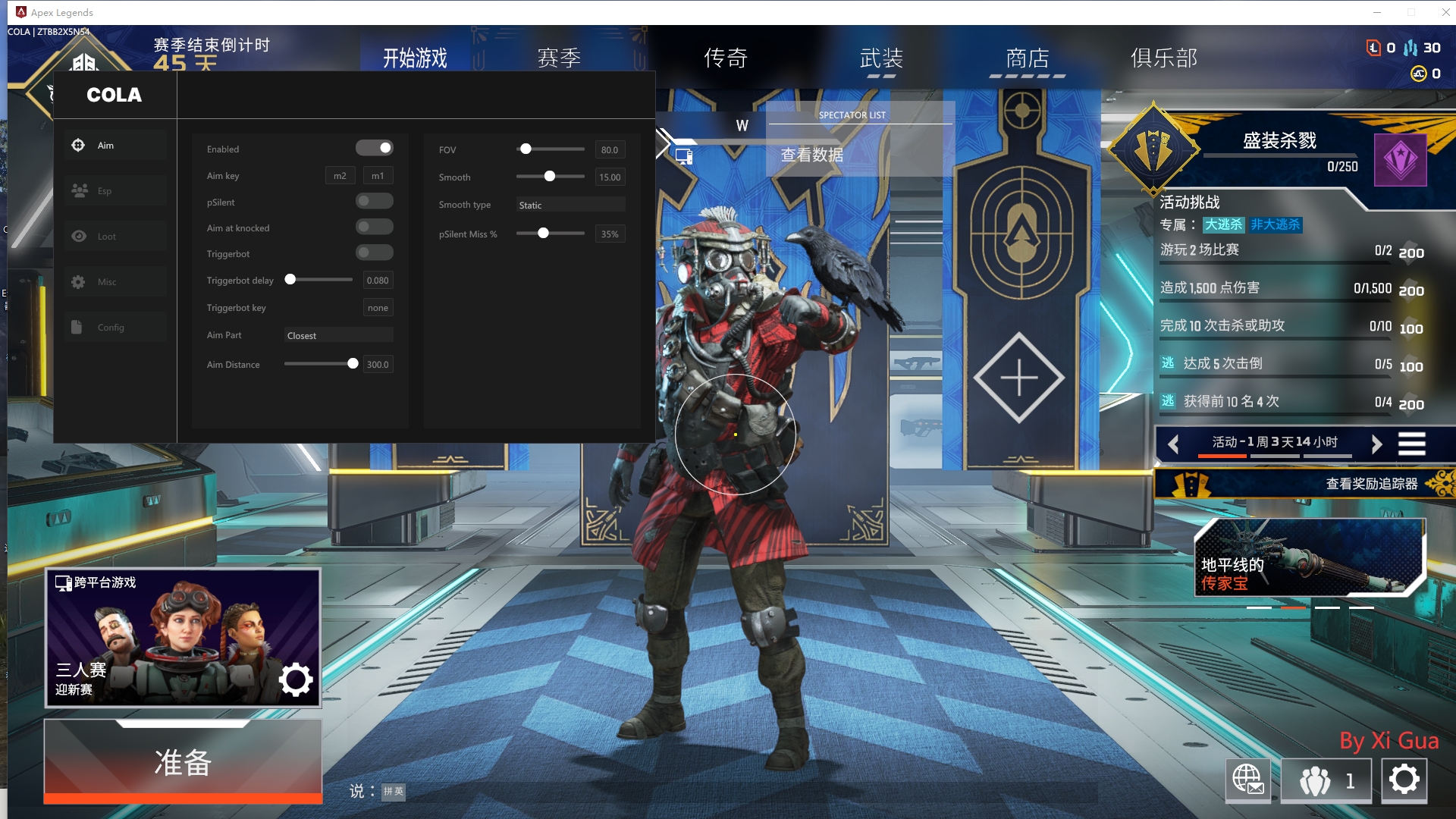Open the globe and mail inbox icon
Viewport: 1456px width, 819px height.
pos(1247,780)
